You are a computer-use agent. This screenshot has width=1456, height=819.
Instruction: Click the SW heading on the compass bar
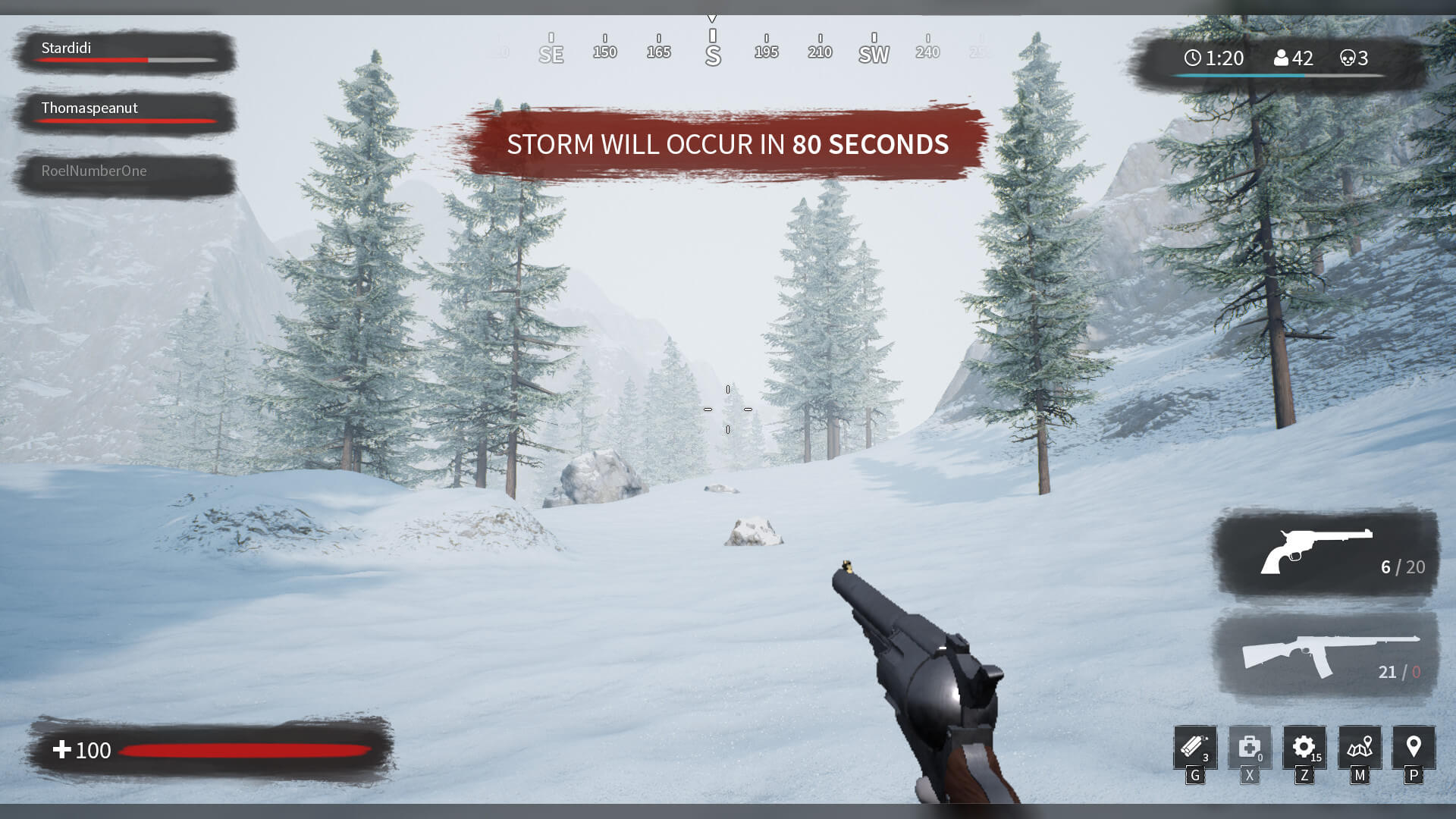pos(874,53)
